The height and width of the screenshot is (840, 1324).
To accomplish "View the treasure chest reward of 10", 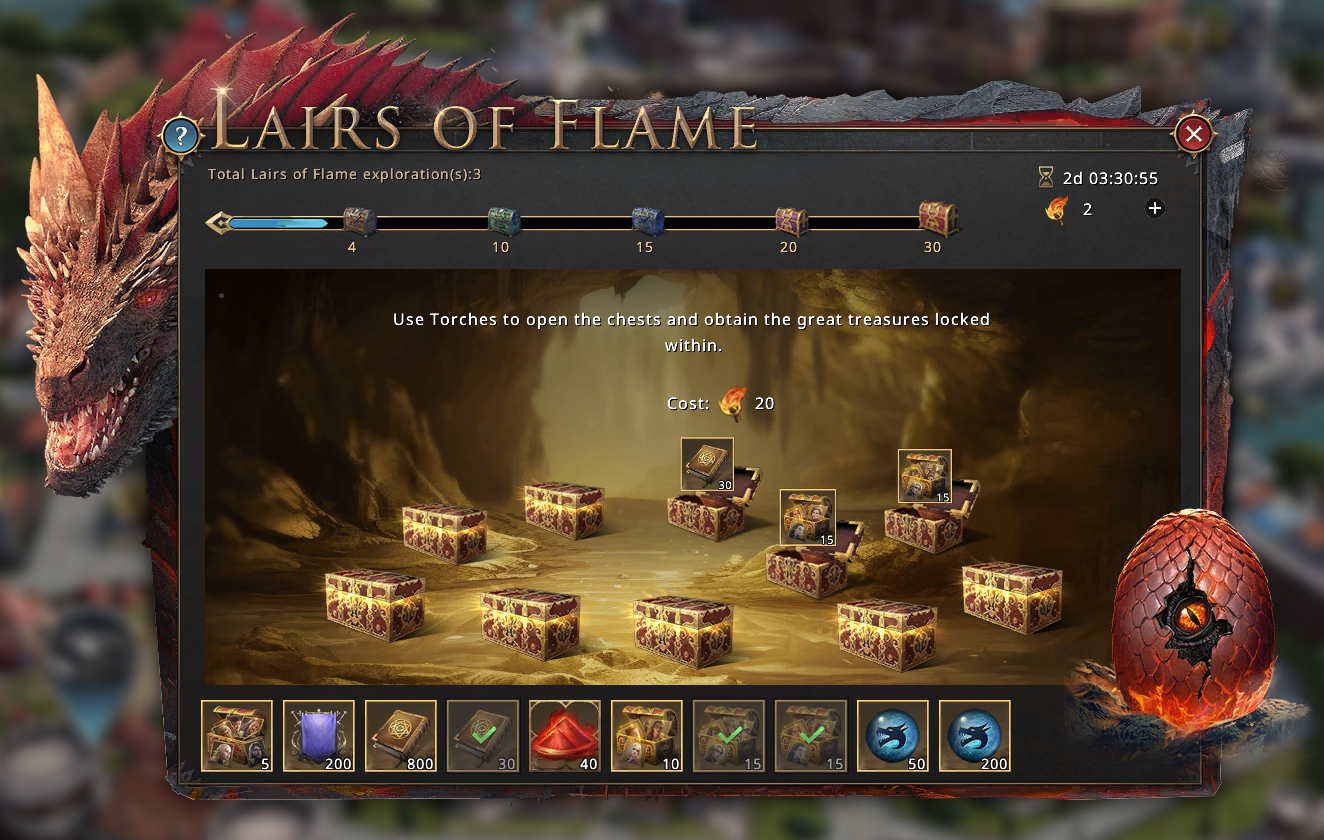I will pyautogui.click(x=647, y=736).
